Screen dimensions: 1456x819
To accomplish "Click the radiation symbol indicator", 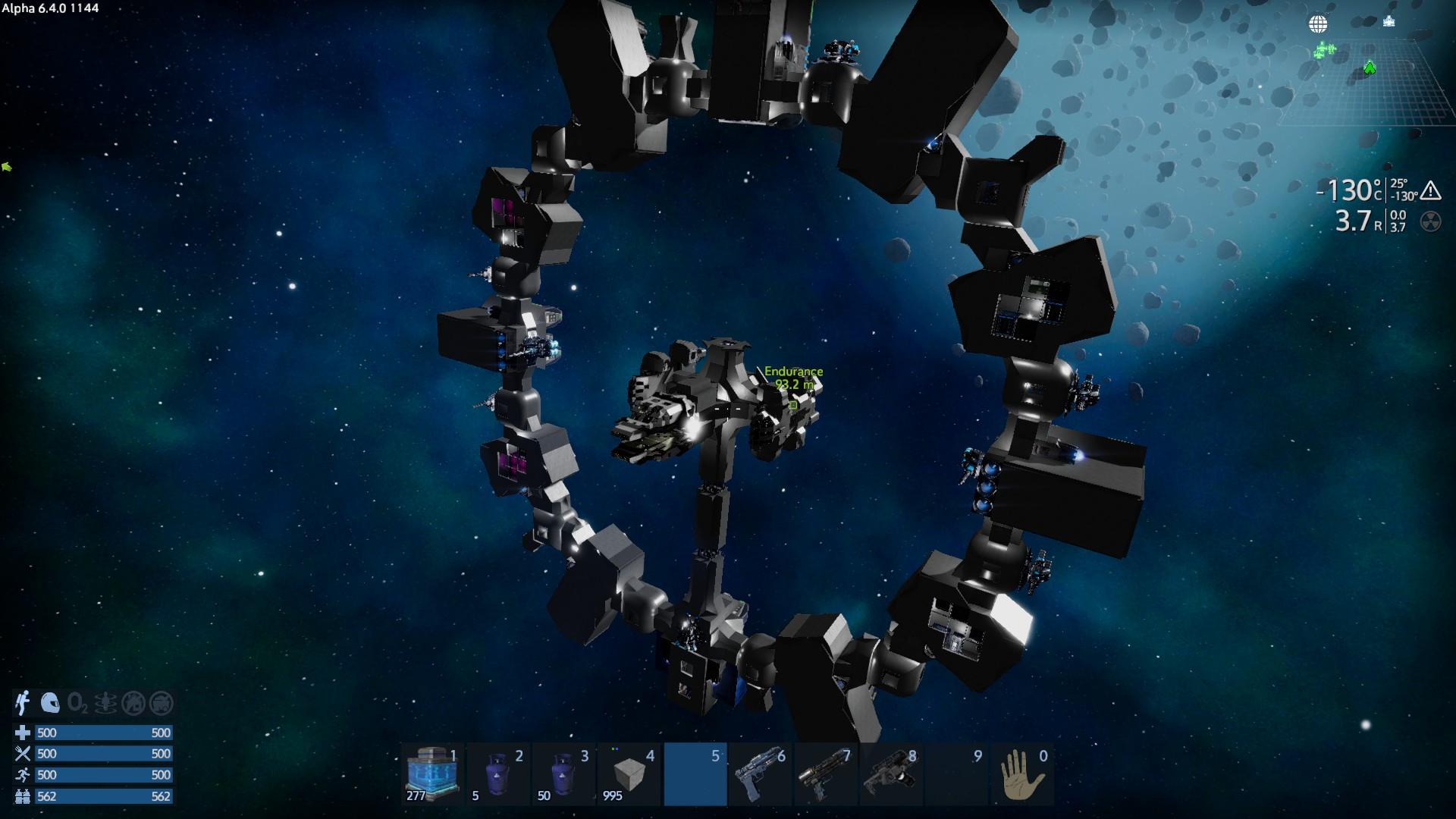I will tap(1430, 221).
